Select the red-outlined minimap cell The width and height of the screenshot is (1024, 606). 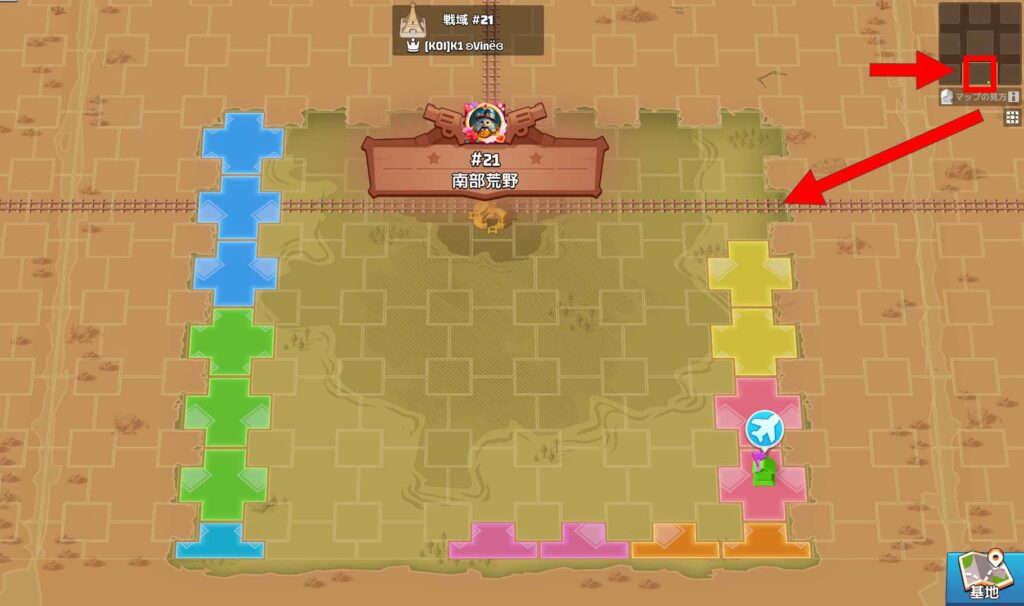(980, 73)
